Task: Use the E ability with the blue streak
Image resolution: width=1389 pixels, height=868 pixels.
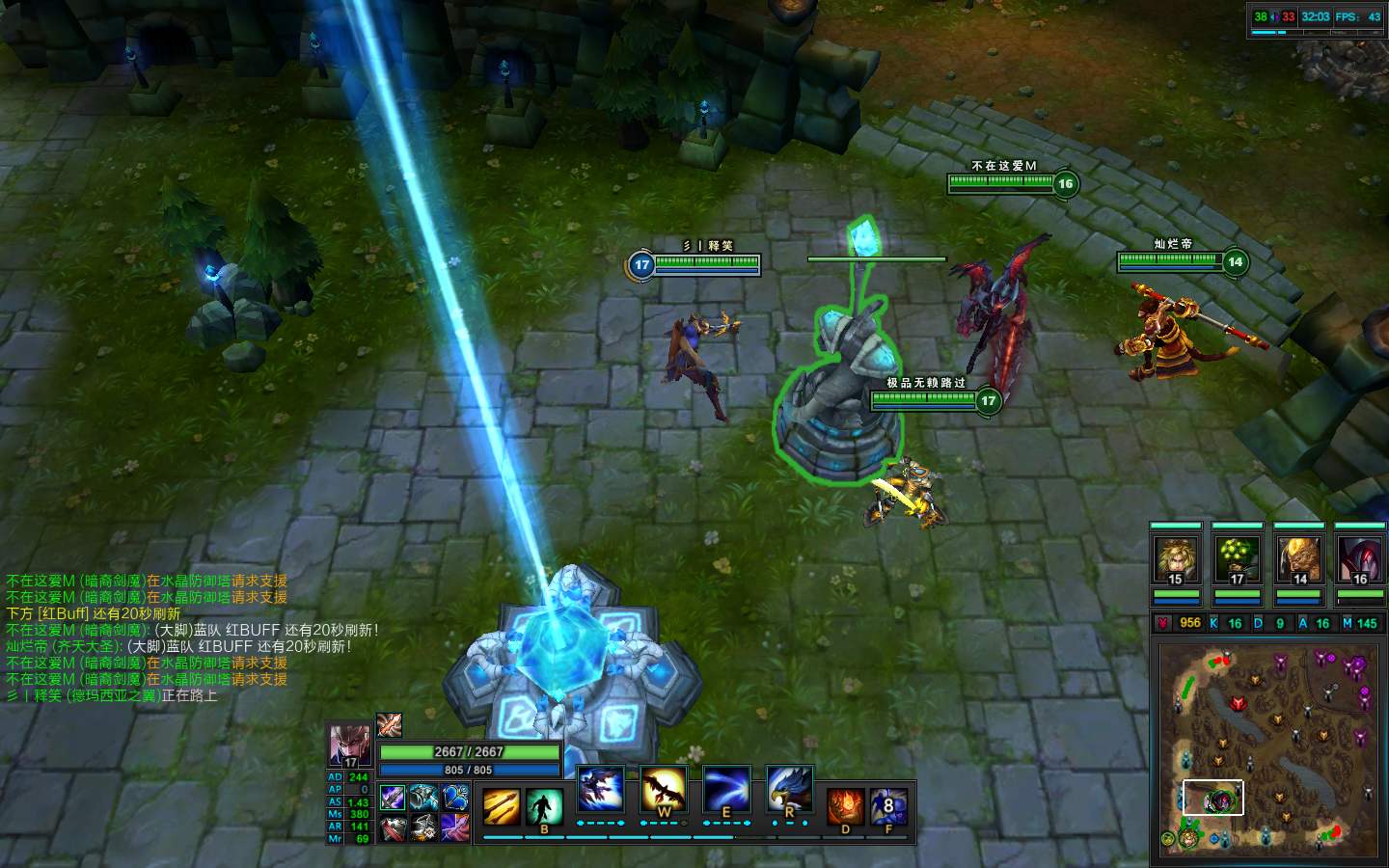Action: point(726,790)
